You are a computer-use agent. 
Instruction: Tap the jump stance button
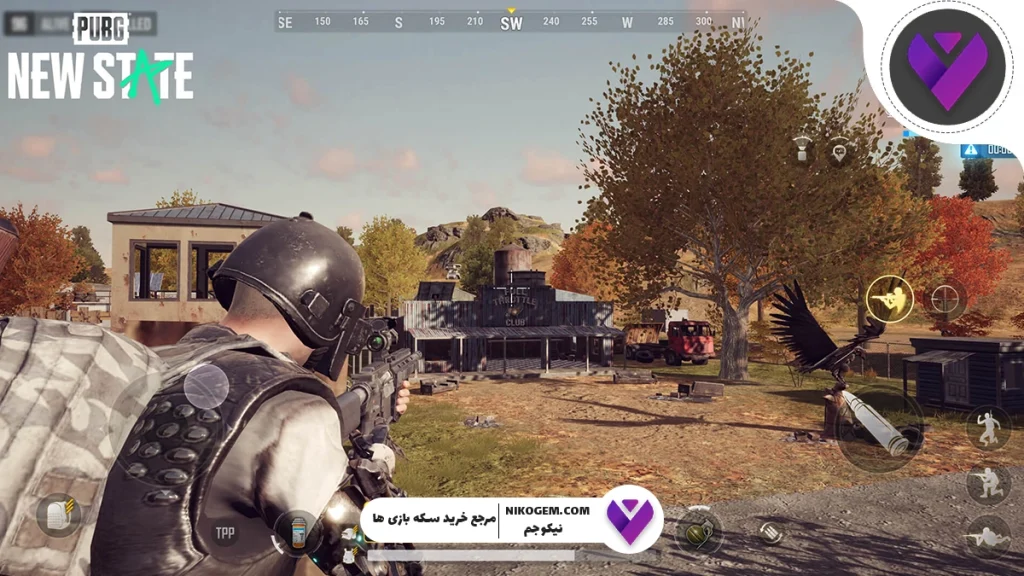(x=988, y=428)
